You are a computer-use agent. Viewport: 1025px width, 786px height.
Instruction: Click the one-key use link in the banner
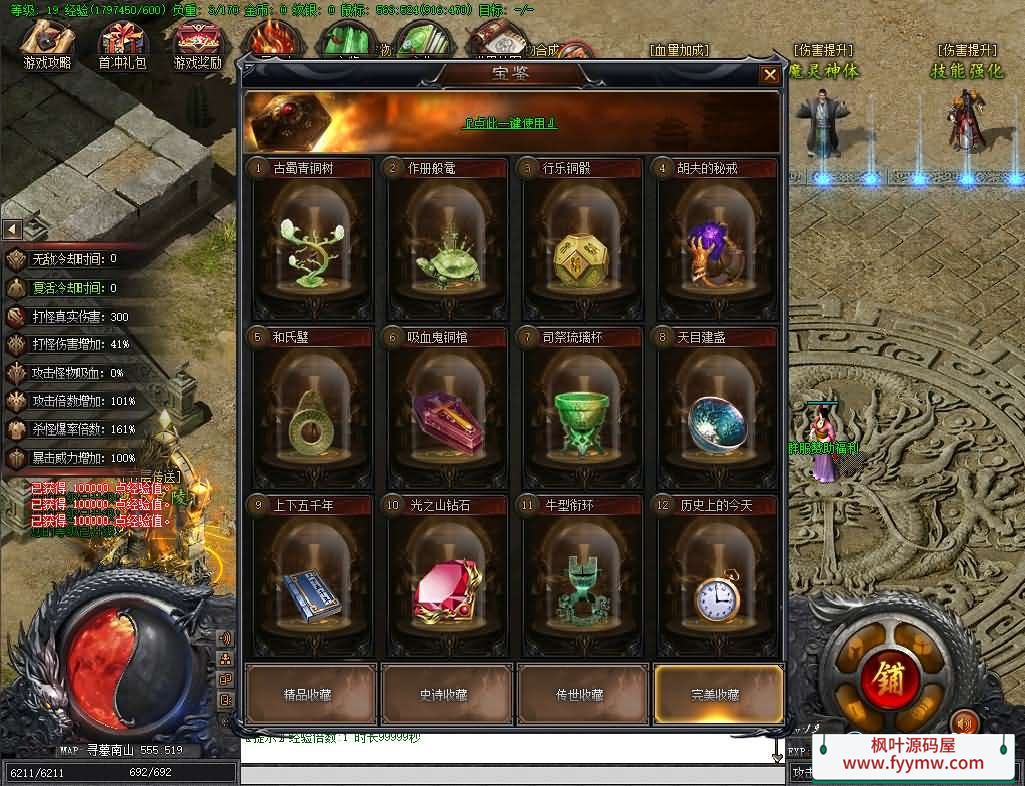(509, 123)
